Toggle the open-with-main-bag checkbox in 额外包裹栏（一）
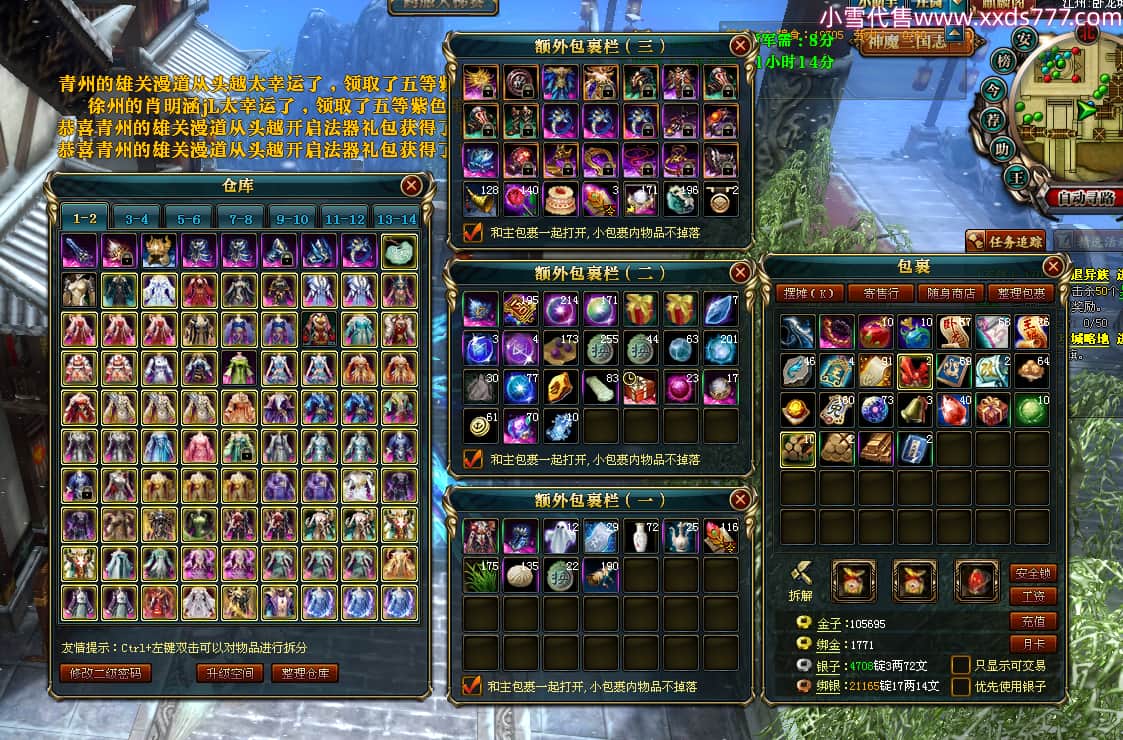This screenshot has height=740, width=1123. 473,686
